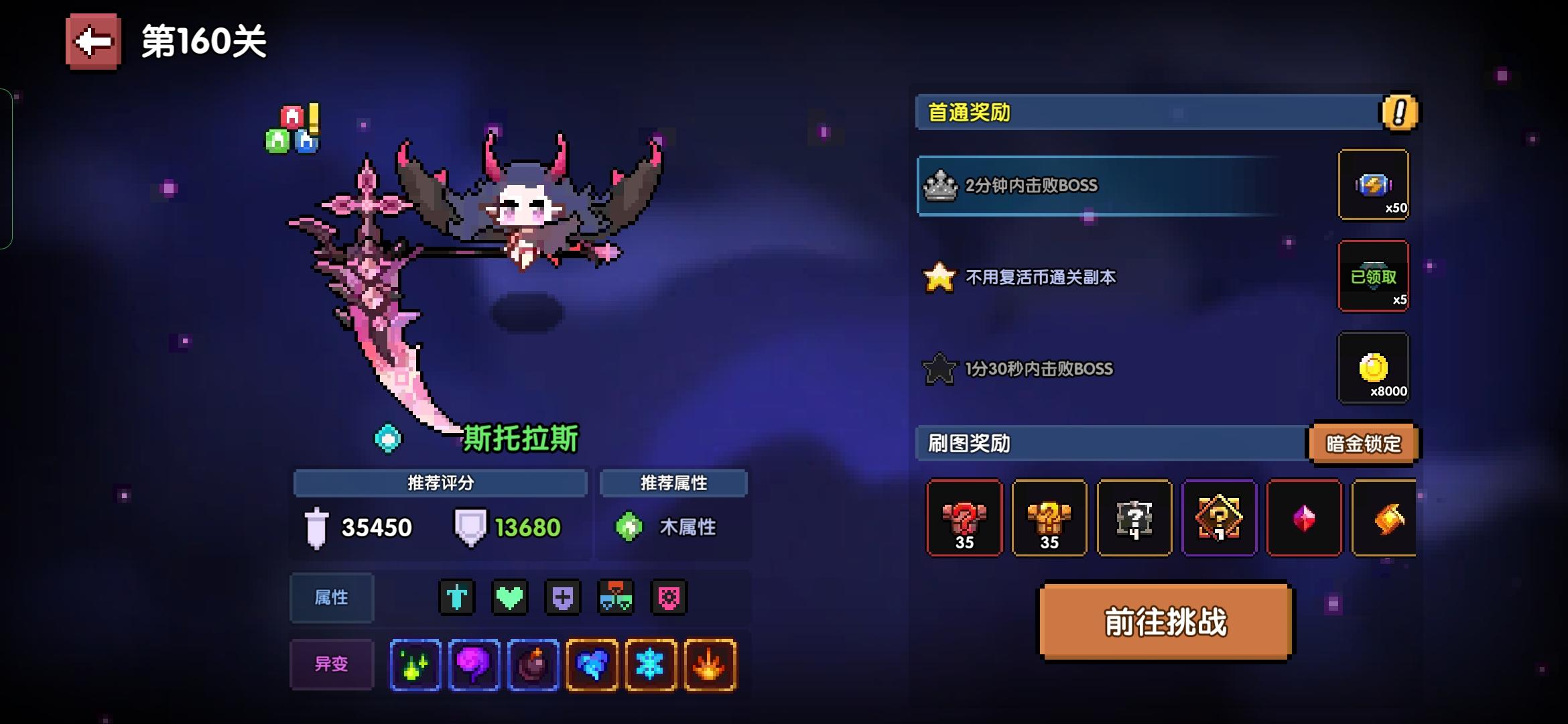Viewport: 1568px width, 724px height.
Task: Toggle the 暗金锁定 dark-gold lock option
Action: point(1364,443)
